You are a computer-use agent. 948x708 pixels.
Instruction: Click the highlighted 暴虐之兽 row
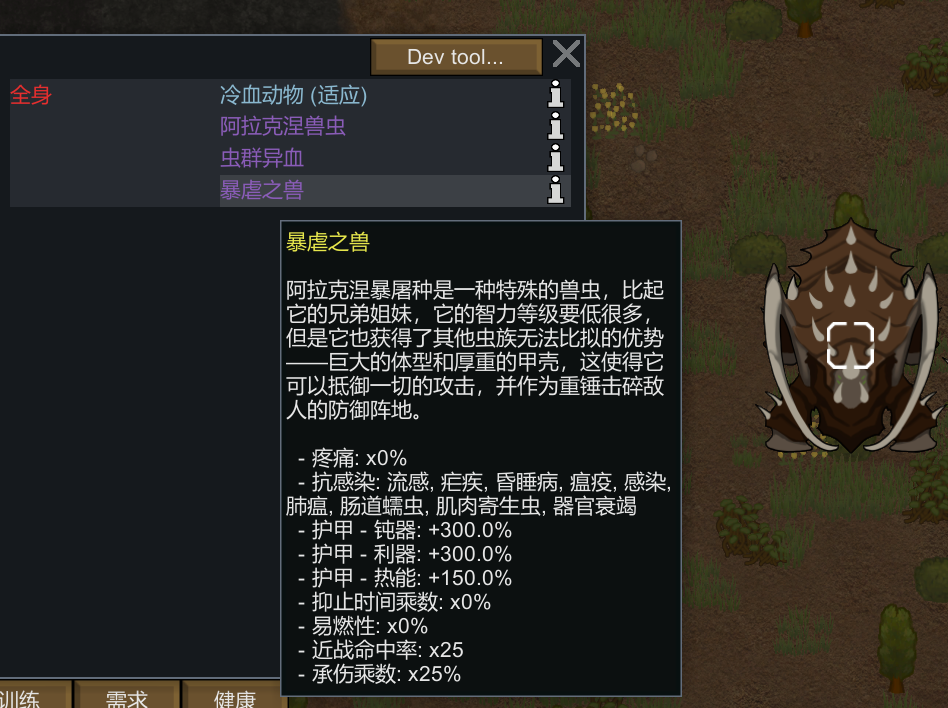point(261,190)
